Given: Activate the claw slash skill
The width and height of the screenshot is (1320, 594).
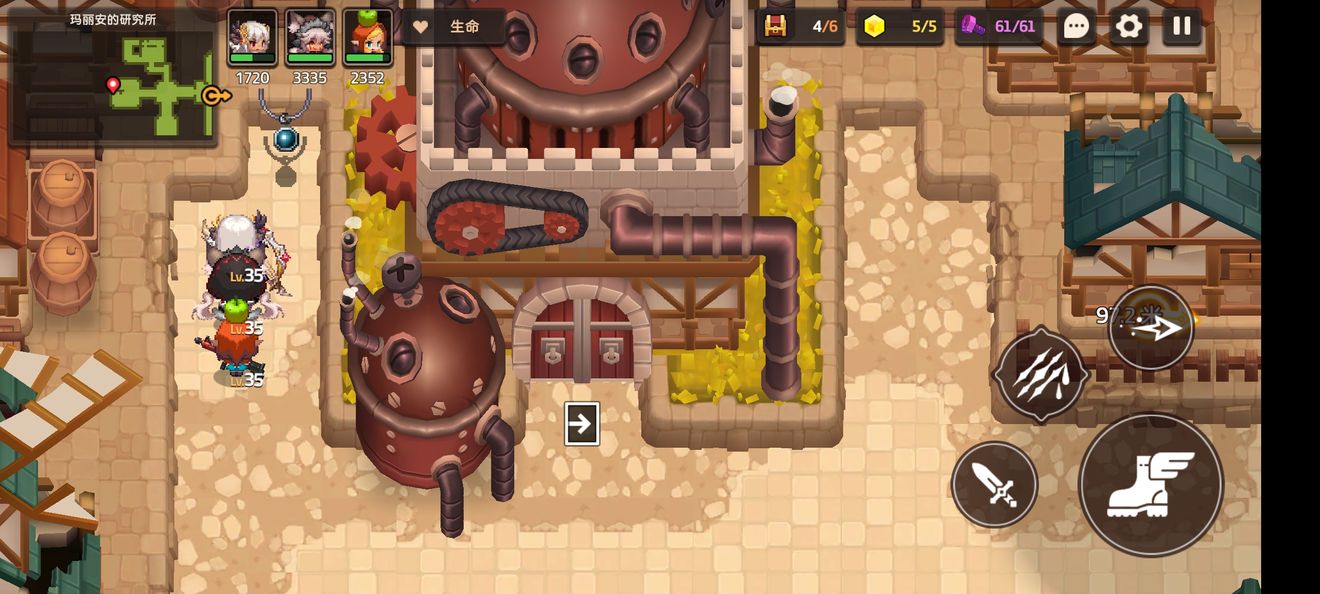Looking at the screenshot, I should point(1041,374).
